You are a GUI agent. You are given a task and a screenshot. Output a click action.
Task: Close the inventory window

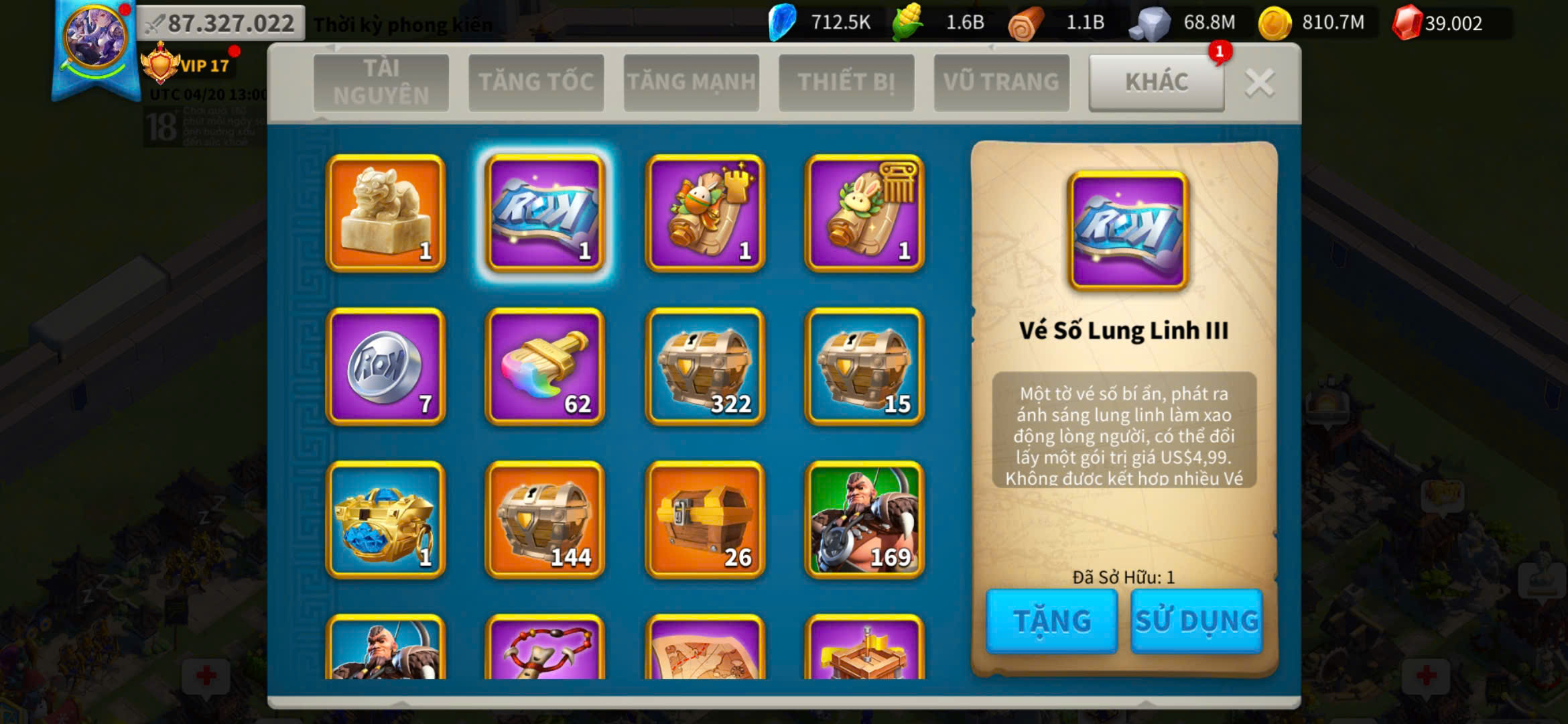point(1259,83)
